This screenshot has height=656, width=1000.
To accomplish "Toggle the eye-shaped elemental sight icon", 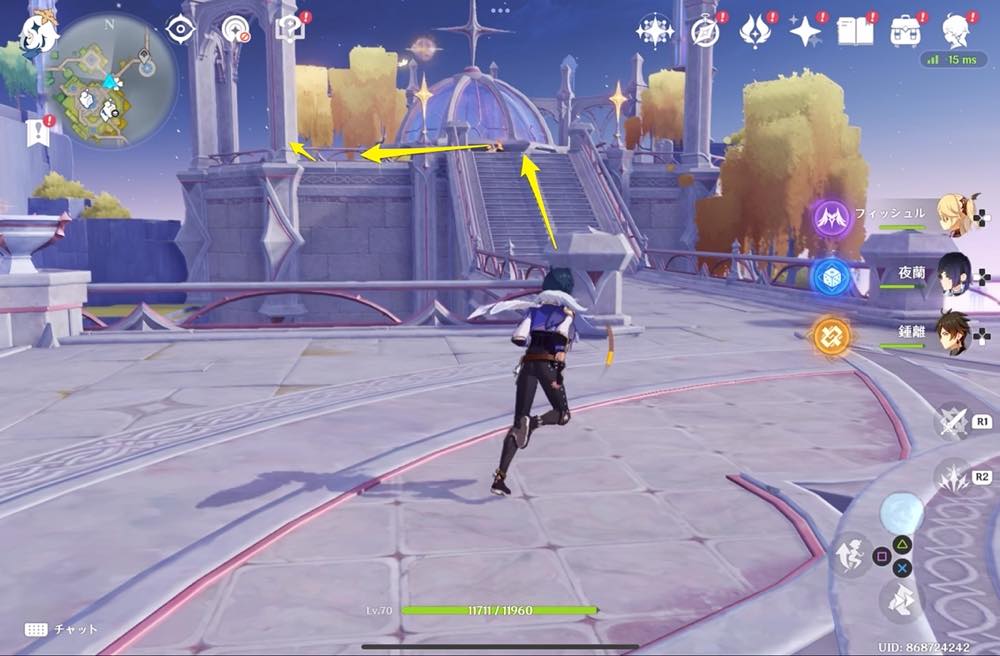I will click(x=181, y=29).
